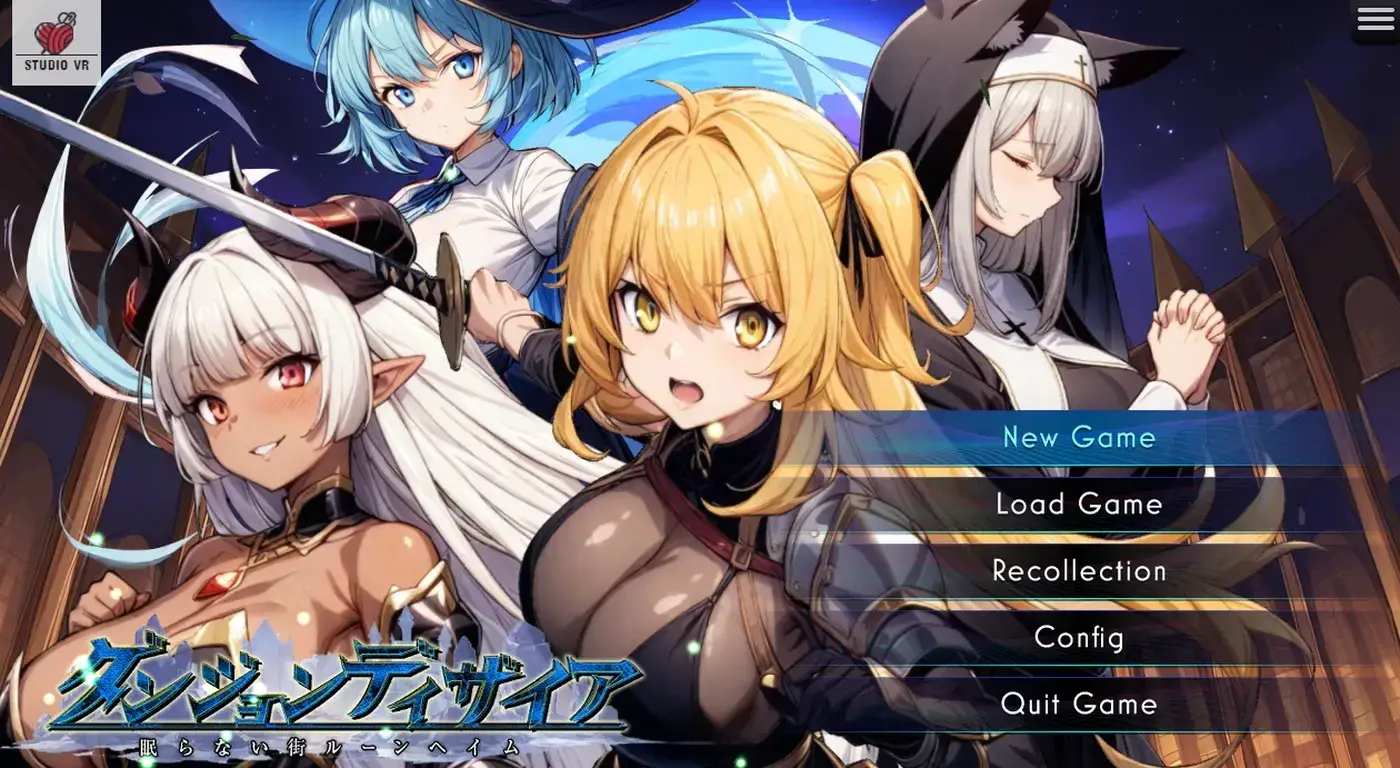Select the three-line menu in the corner
This screenshot has width=1400, height=768.
1373,18
